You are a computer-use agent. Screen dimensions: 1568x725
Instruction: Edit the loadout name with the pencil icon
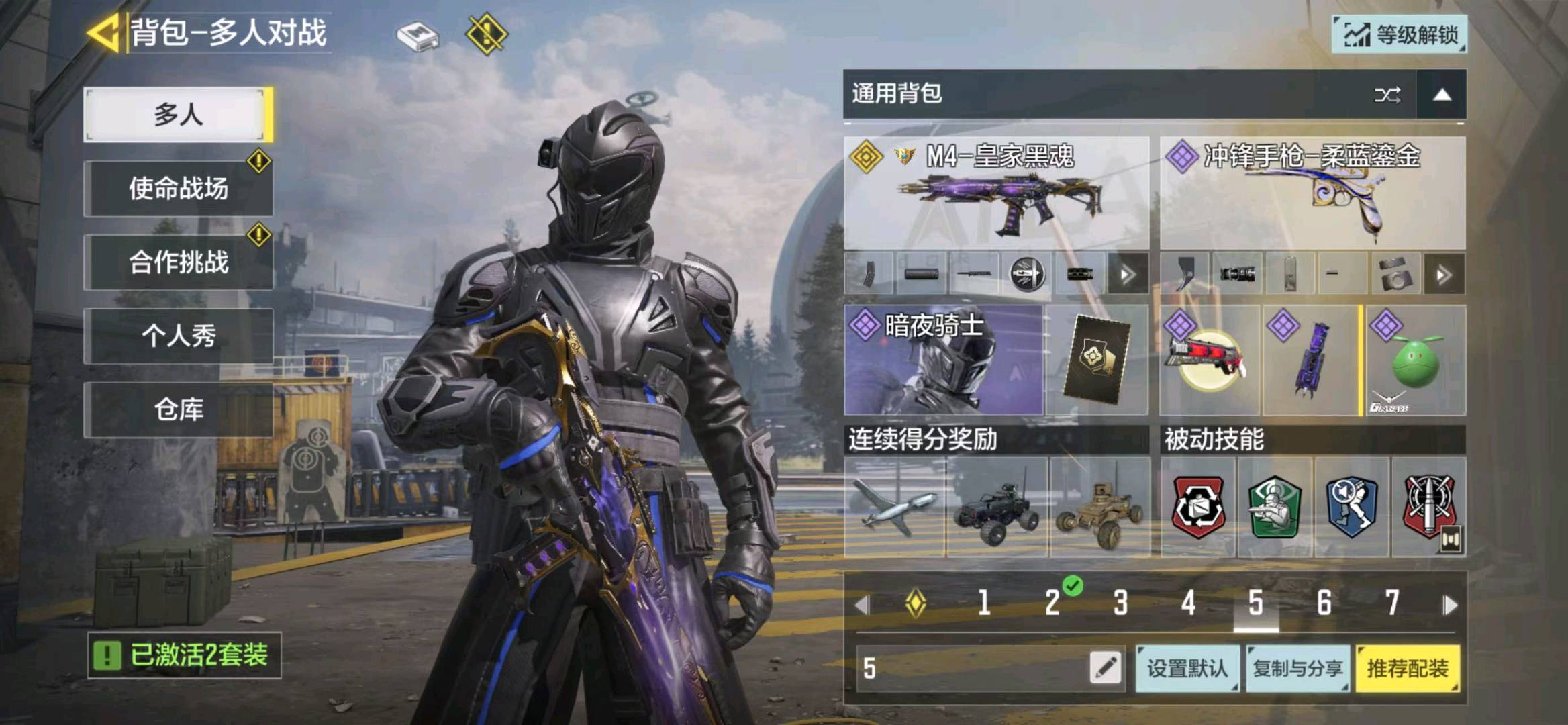pyautogui.click(x=1106, y=668)
